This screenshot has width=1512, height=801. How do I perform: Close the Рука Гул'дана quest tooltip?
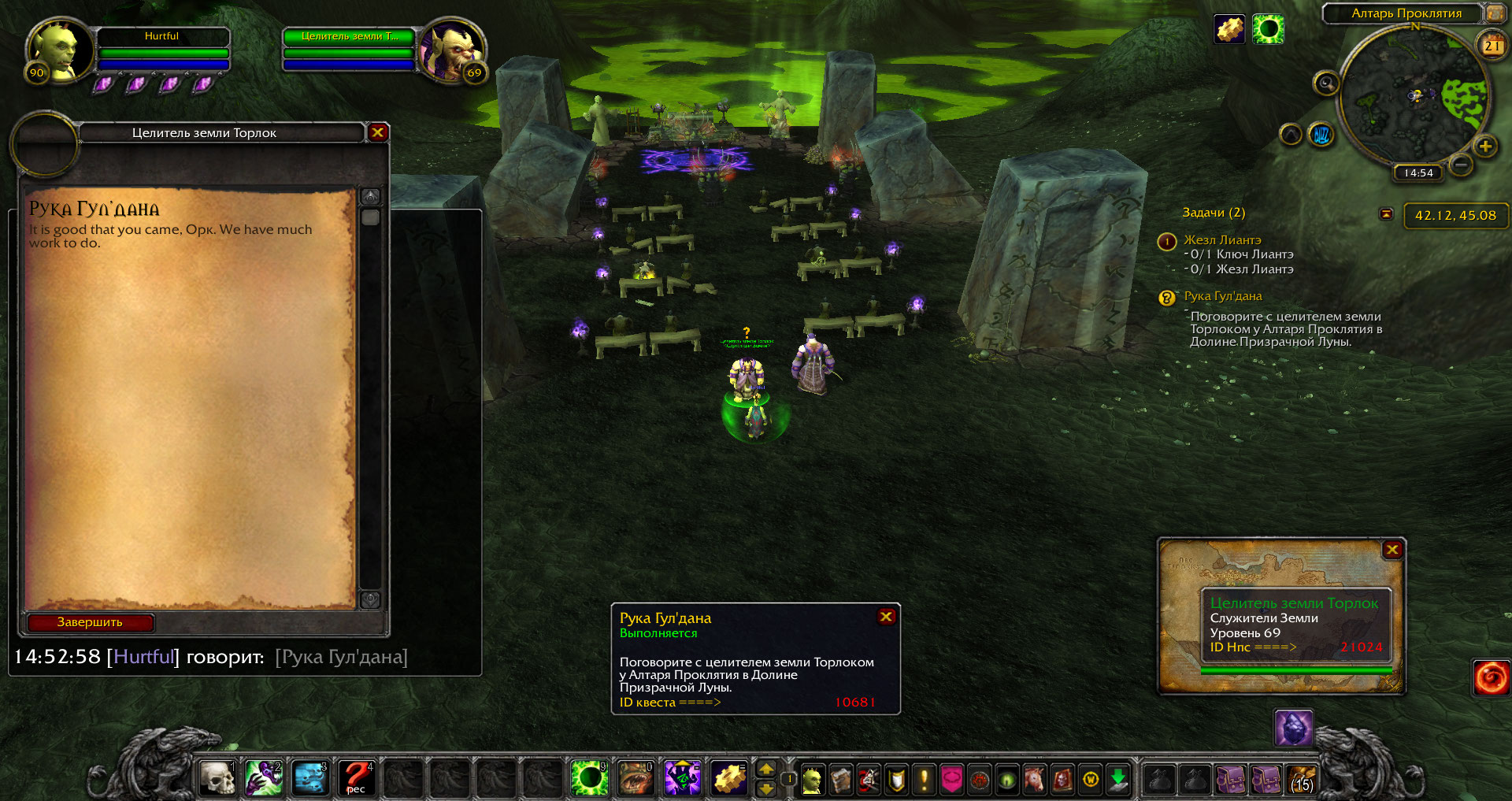[886, 617]
